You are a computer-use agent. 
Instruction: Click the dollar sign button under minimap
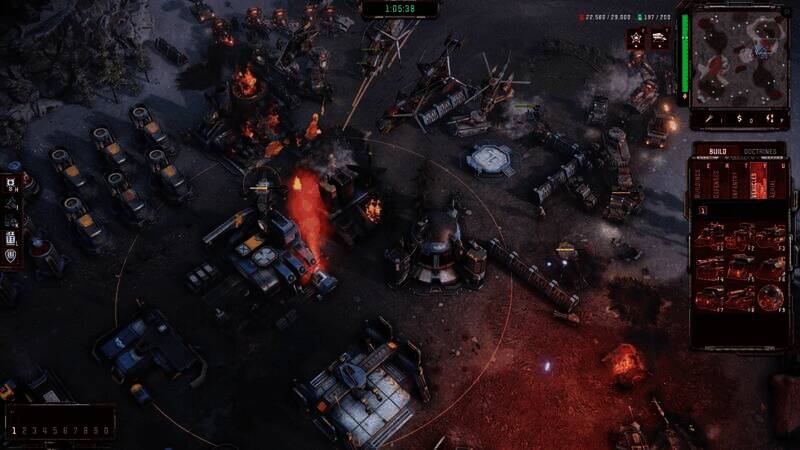coord(740,119)
